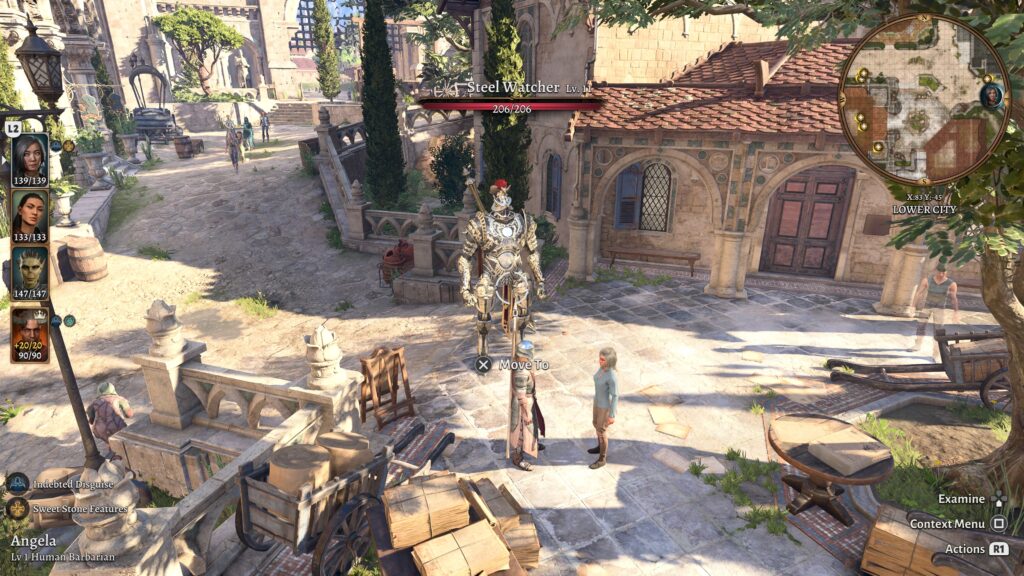
Task: Click the Sweet Stone Features status icon
Action: 18,508
